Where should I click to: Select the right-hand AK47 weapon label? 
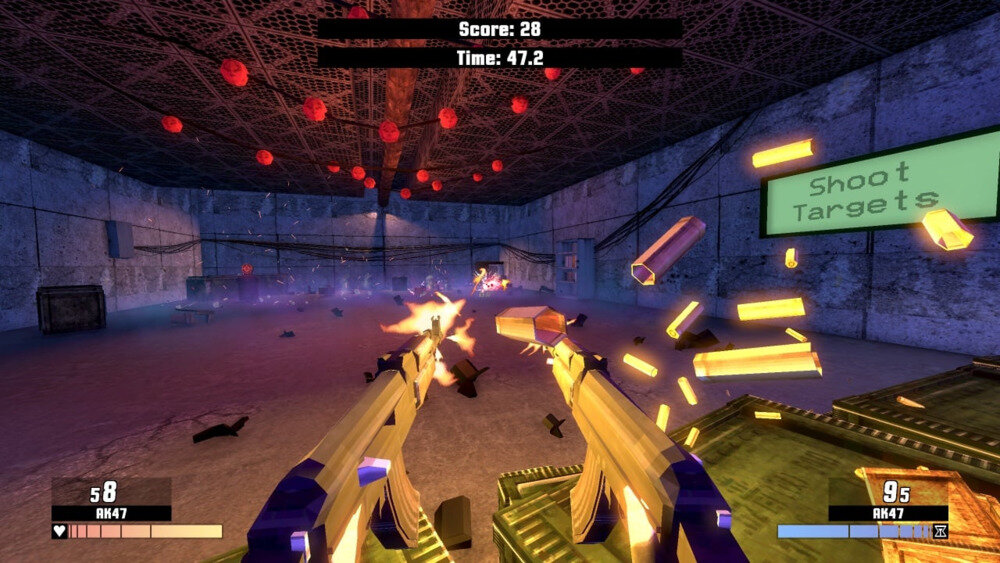point(887,513)
